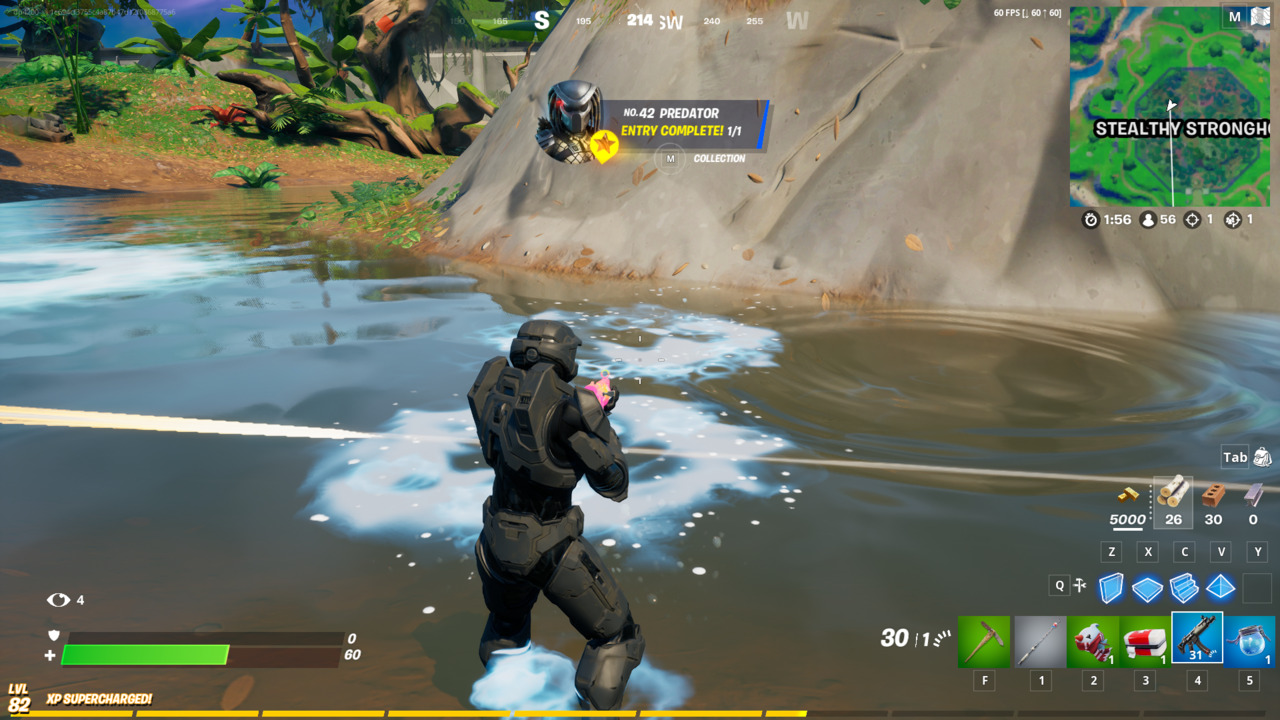1280x720 pixels.
Task: Open the Collection via the M button
Action: (x=669, y=158)
